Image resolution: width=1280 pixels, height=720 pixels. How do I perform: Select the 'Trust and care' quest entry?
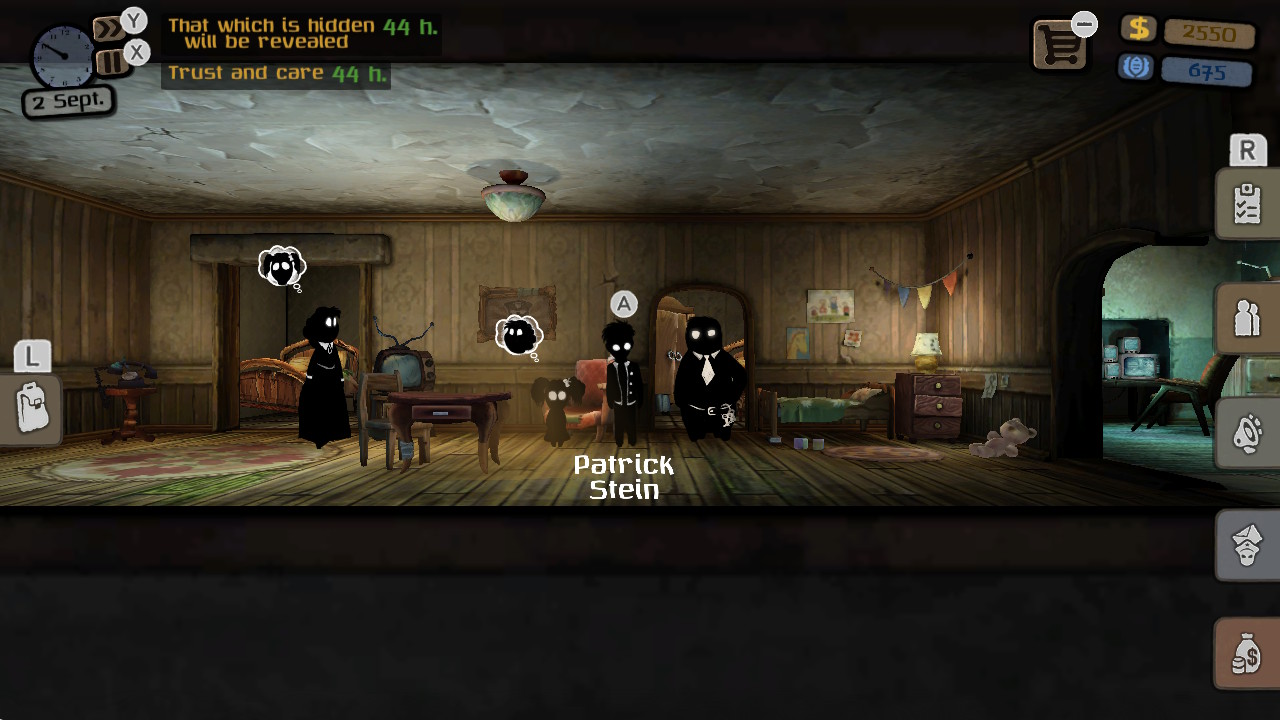coord(276,73)
